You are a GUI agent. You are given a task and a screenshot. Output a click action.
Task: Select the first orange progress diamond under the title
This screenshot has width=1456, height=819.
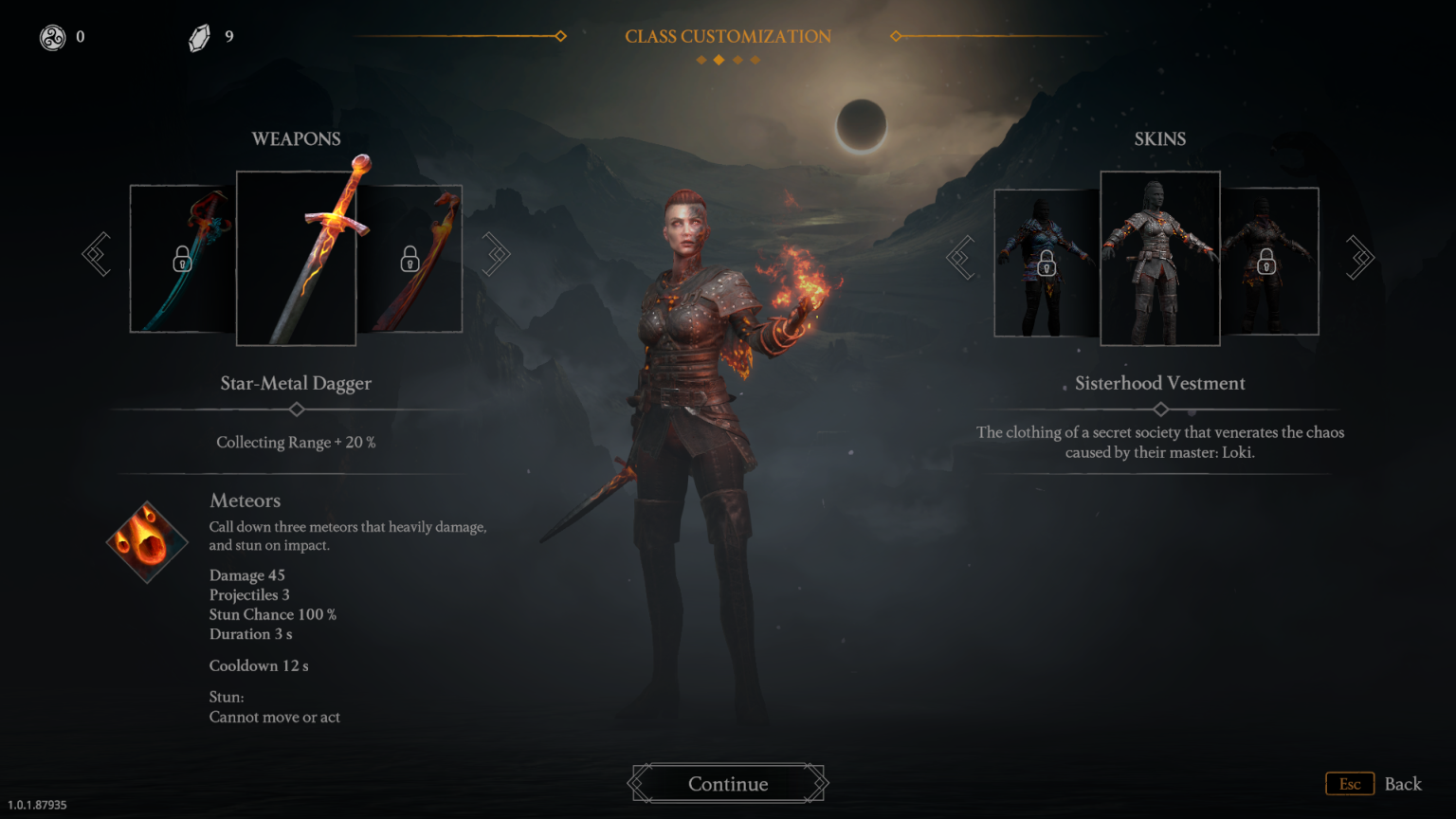pyautogui.click(x=701, y=59)
